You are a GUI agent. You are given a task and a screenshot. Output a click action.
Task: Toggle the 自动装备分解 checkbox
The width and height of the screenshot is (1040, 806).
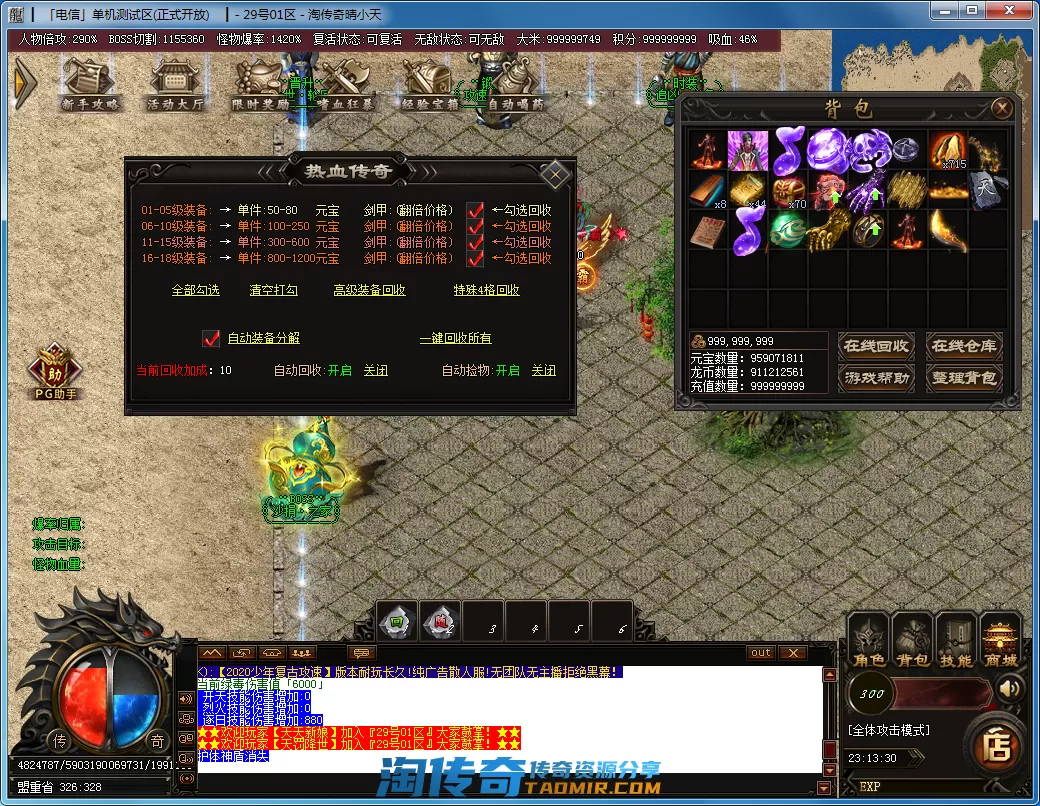click(211, 338)
